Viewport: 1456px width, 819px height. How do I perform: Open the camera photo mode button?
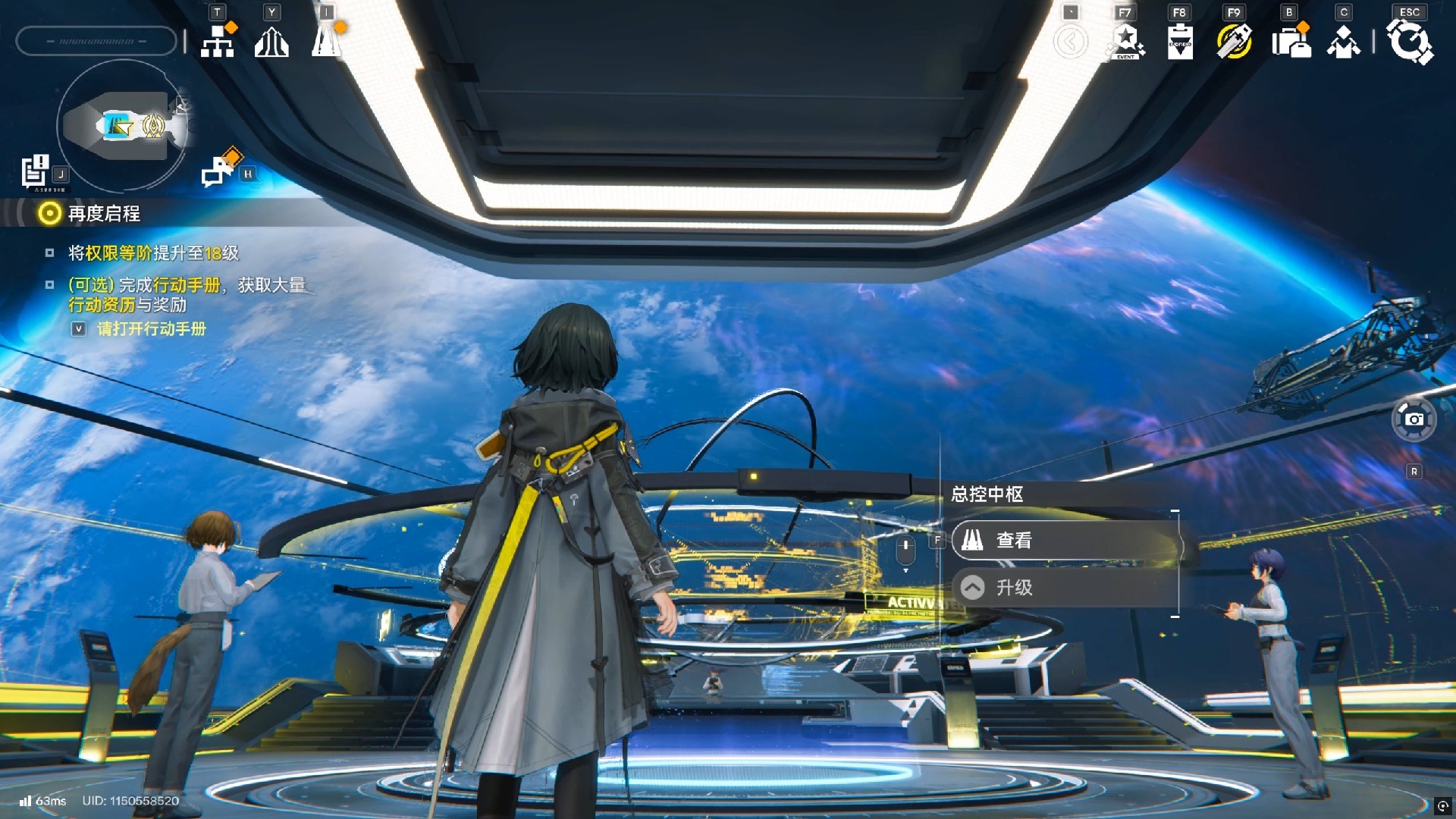click(x=1414, y=419)
